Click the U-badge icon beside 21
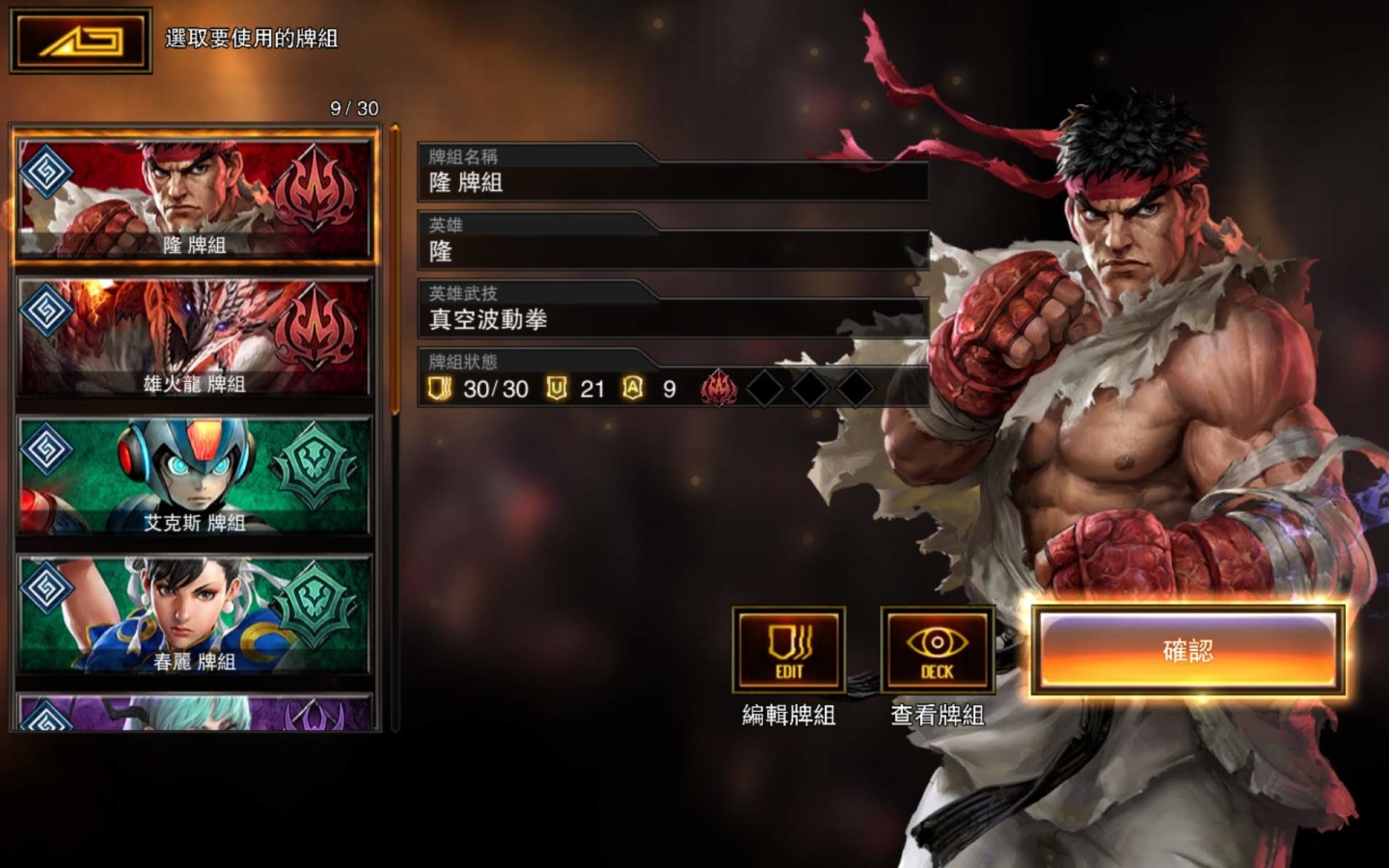The height and width of the screenshot is (868, 1389). 558,389
